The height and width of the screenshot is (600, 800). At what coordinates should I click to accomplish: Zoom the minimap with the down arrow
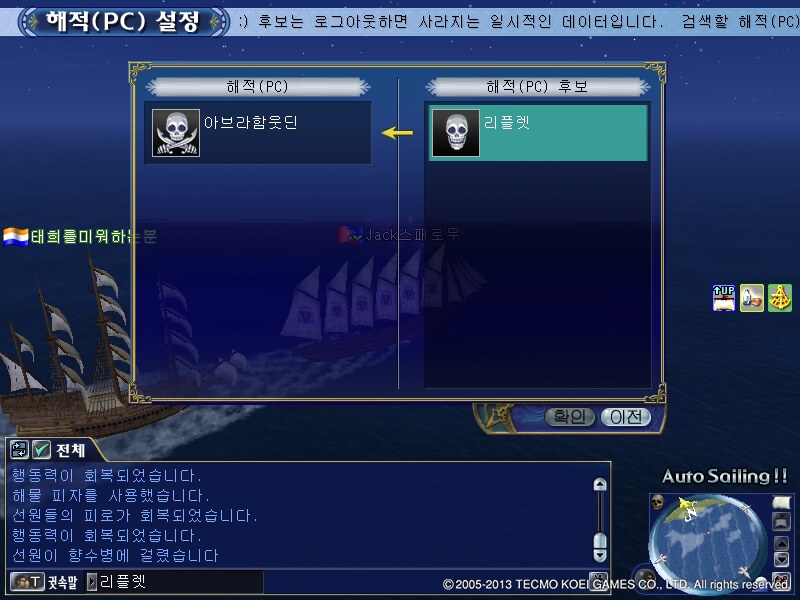point(782,559)
